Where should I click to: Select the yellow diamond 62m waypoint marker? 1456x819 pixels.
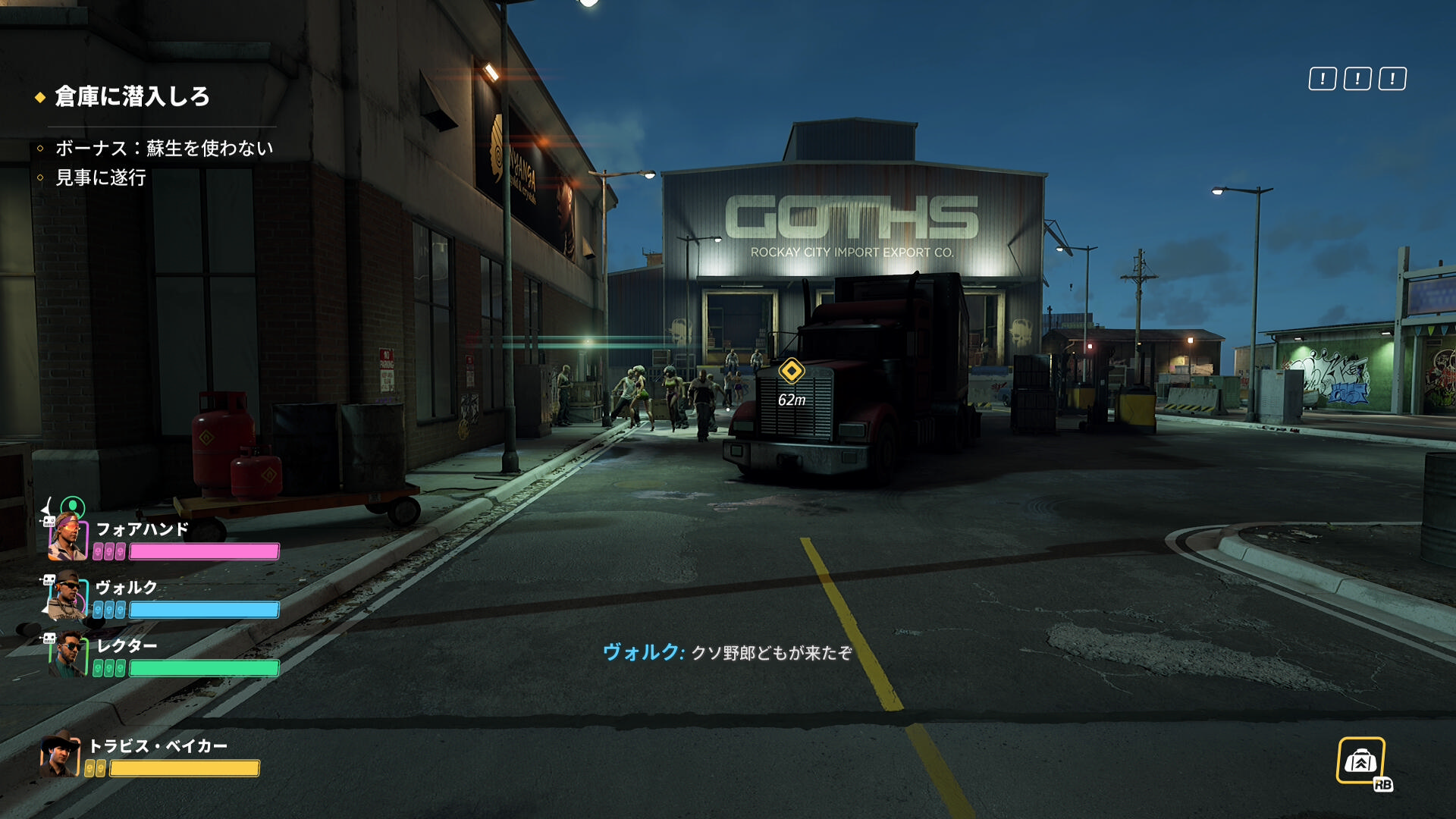[x=791, y=371]
